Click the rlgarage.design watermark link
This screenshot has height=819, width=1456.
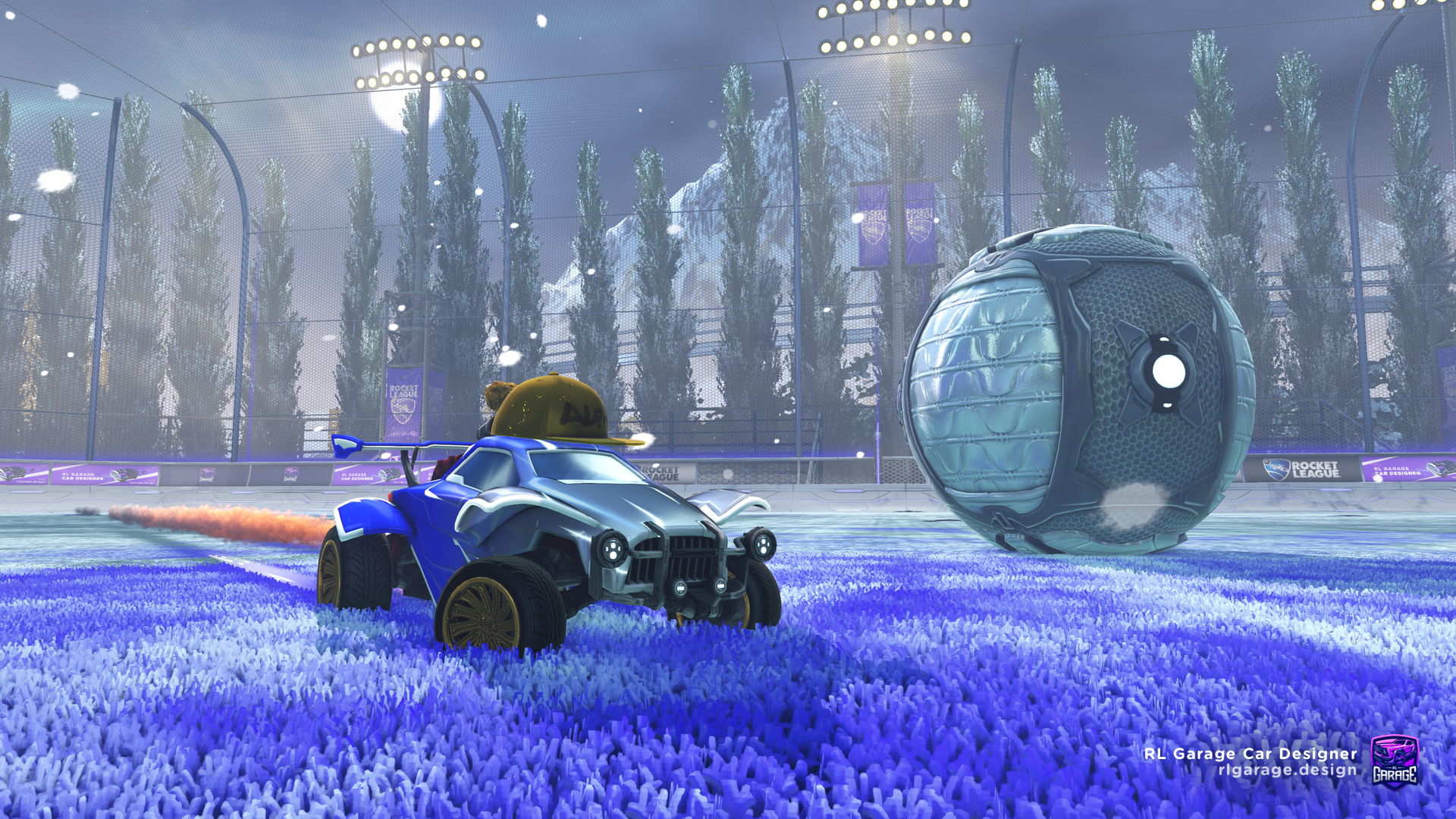1287,770
